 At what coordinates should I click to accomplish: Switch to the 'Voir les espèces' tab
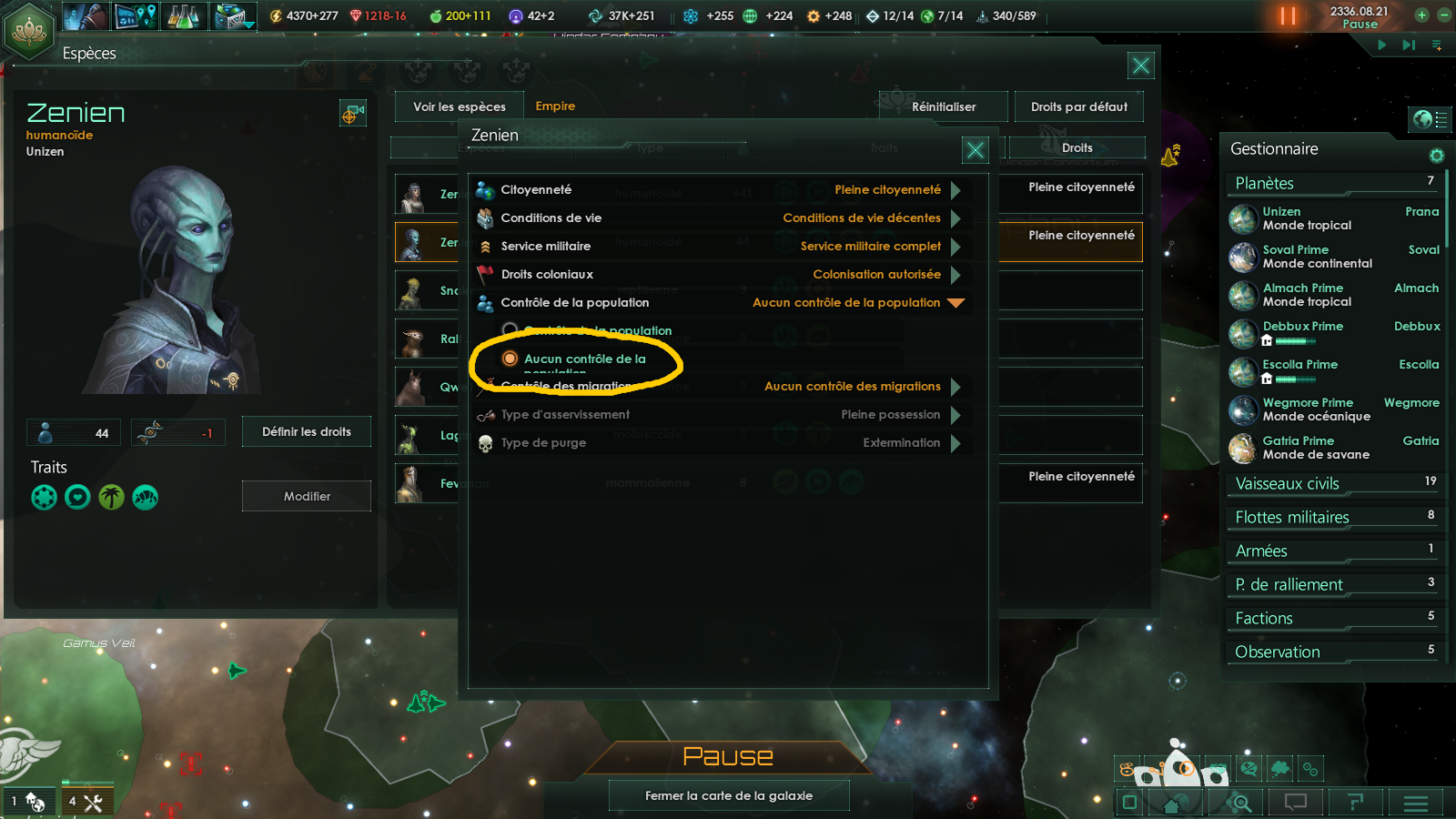(x=459, y=106)
